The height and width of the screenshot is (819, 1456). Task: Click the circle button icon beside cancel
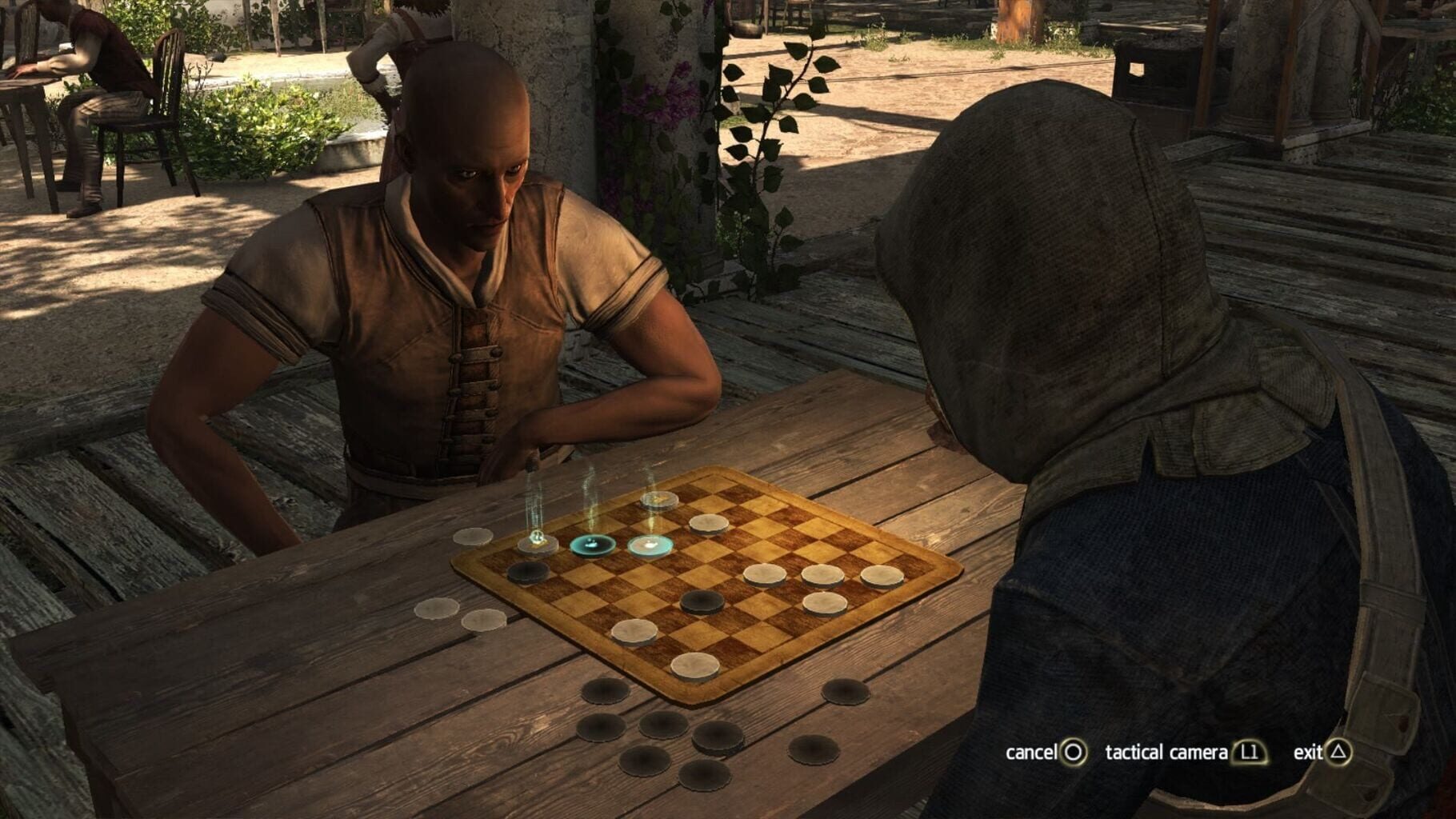tap(1072, 753)
